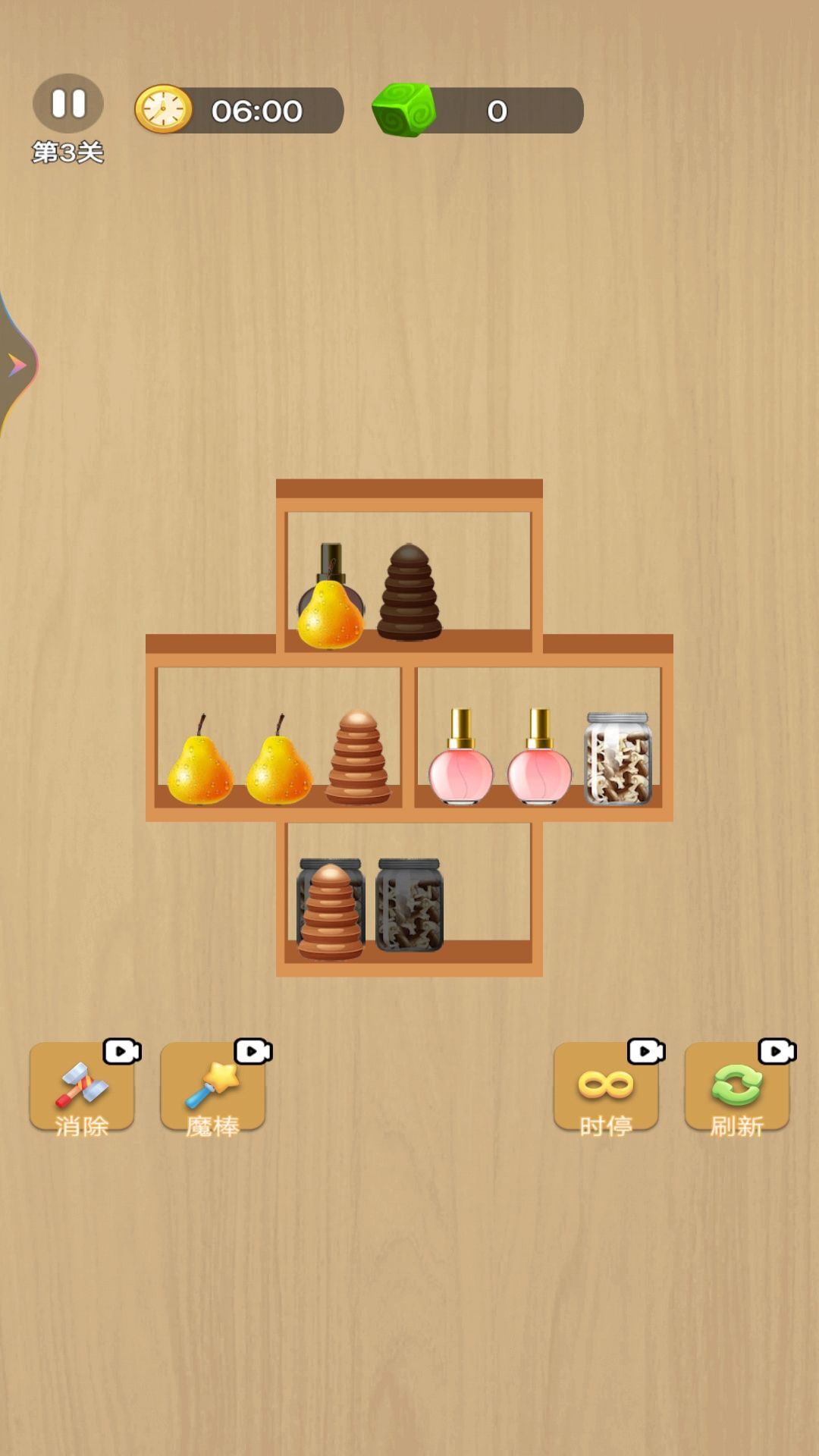Trigger the 时停 time-freeze booster
819x1456 pixels.
[606, 1088]
